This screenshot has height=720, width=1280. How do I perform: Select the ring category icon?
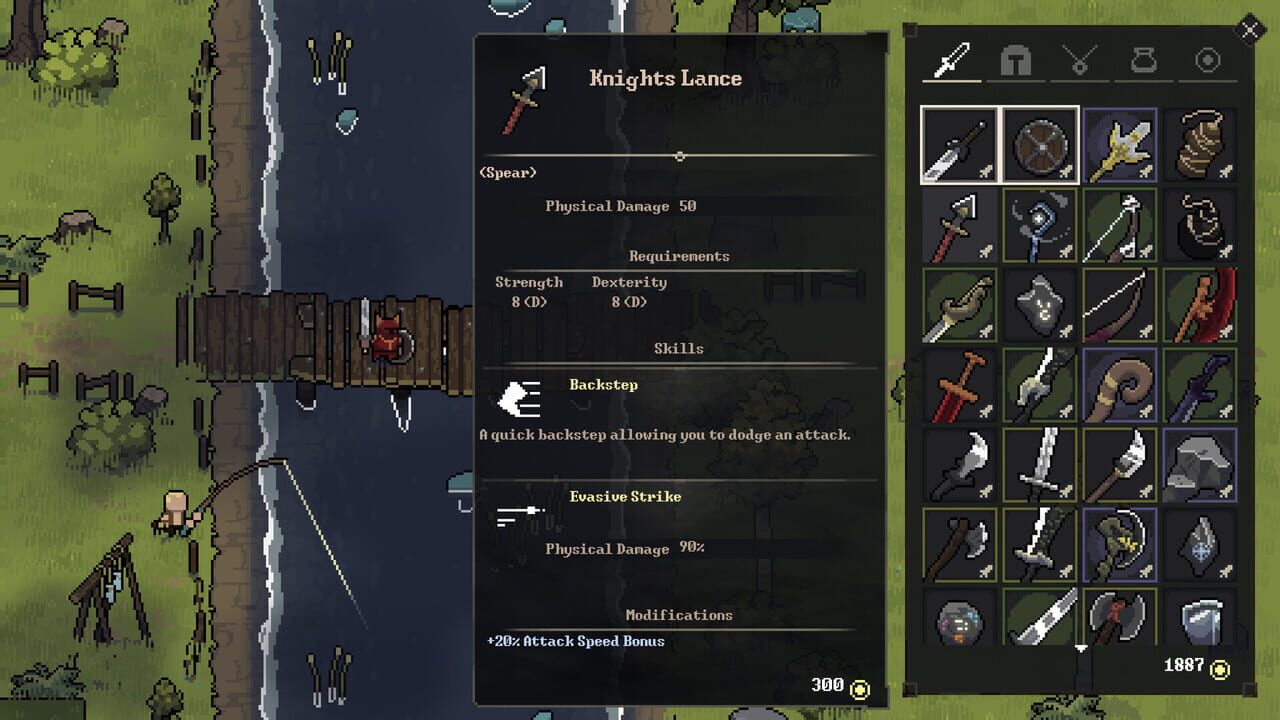1208,60
